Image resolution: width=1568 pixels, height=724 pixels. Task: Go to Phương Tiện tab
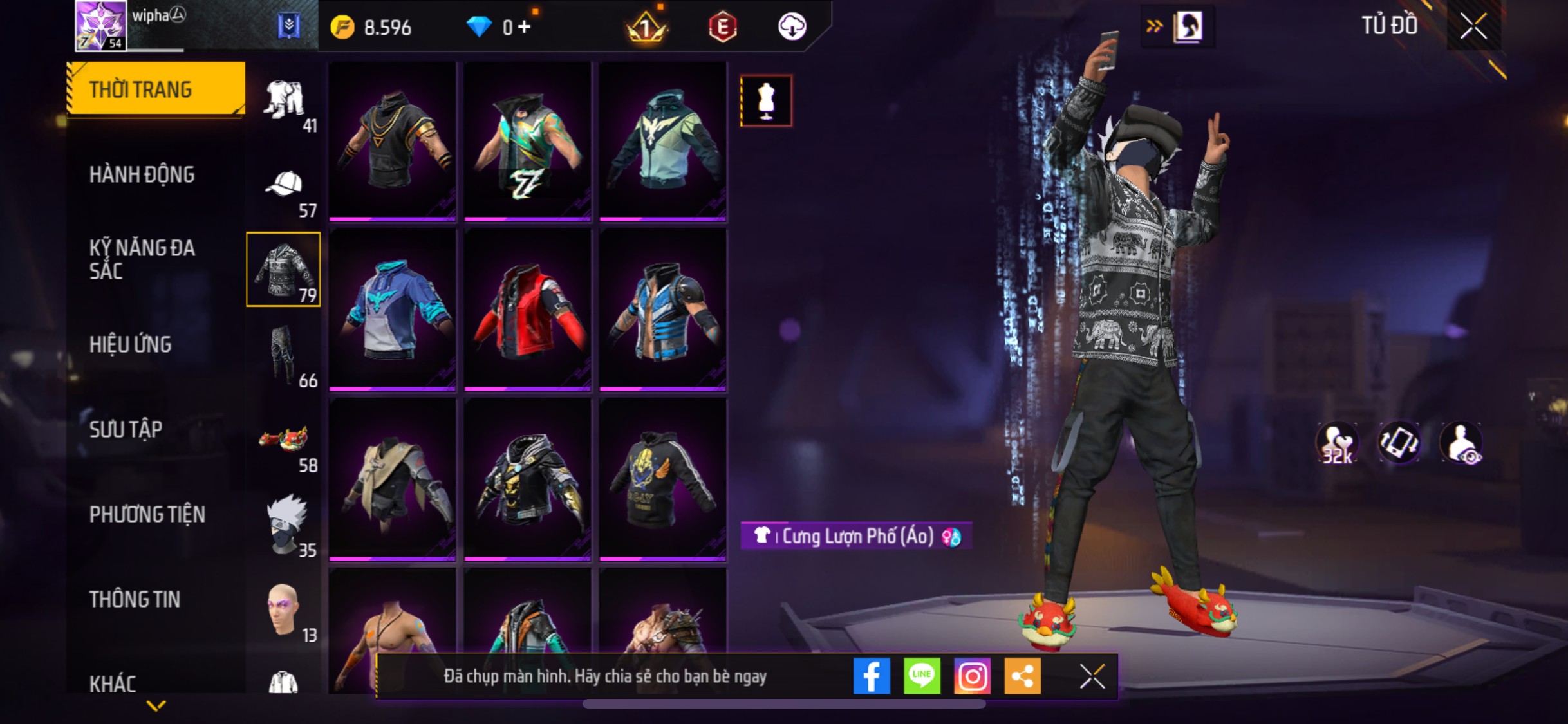point(147,514)
